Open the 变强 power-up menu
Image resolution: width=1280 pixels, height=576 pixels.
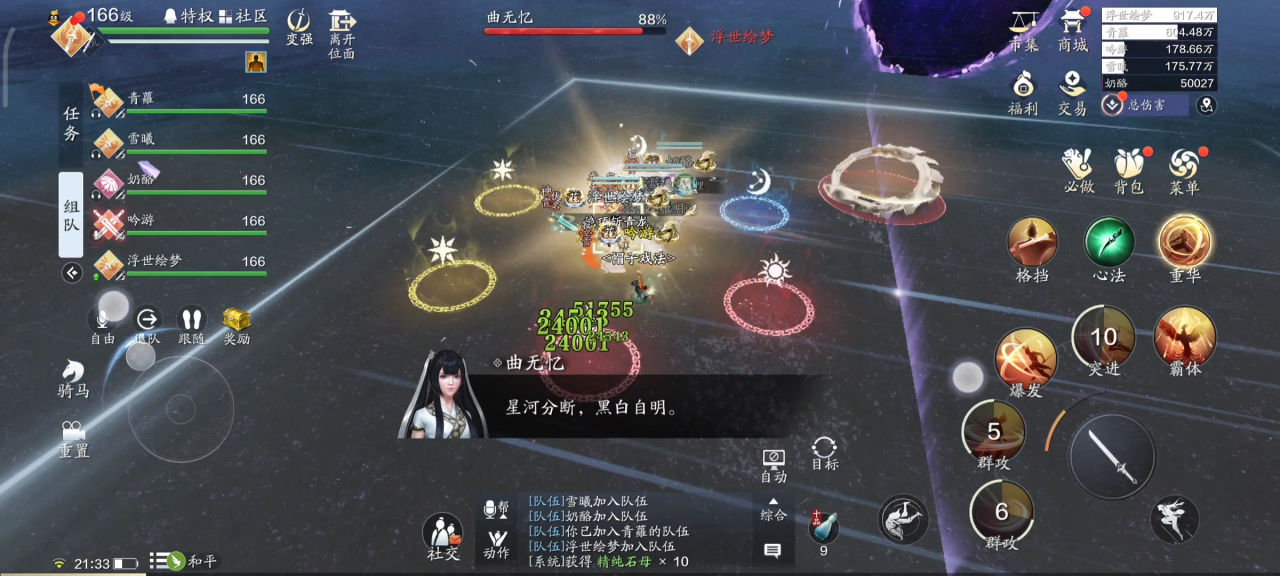(299, 25)
